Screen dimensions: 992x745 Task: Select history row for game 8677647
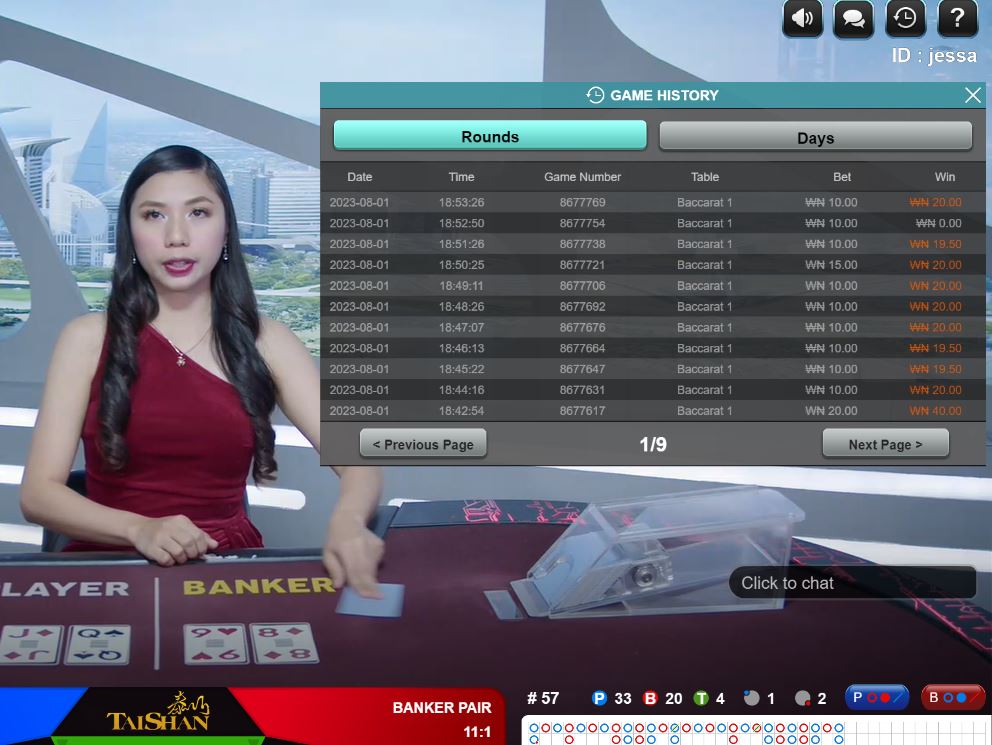tap(582, 369)
